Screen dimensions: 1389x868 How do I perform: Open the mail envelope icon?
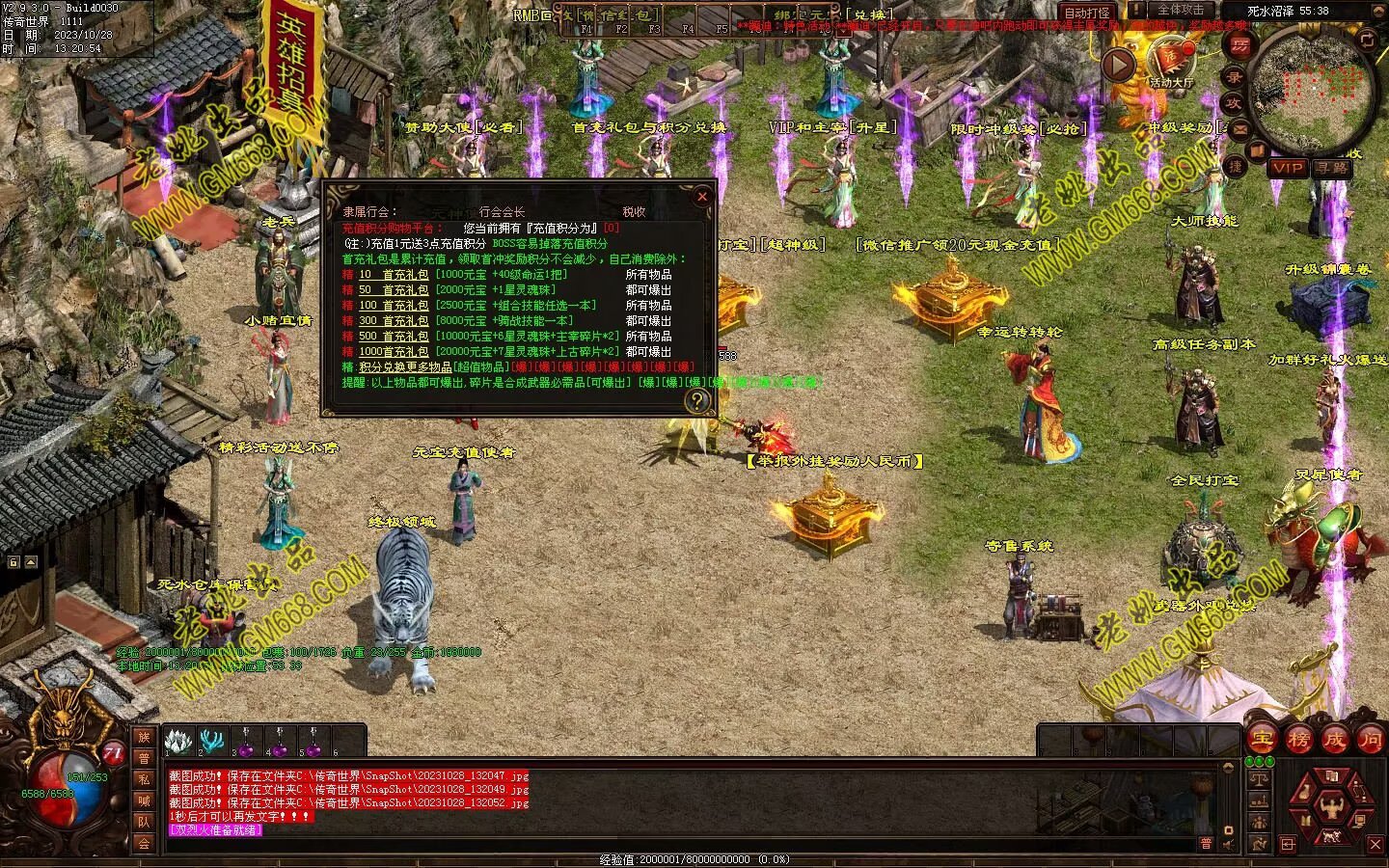[x=1240, y=128]
